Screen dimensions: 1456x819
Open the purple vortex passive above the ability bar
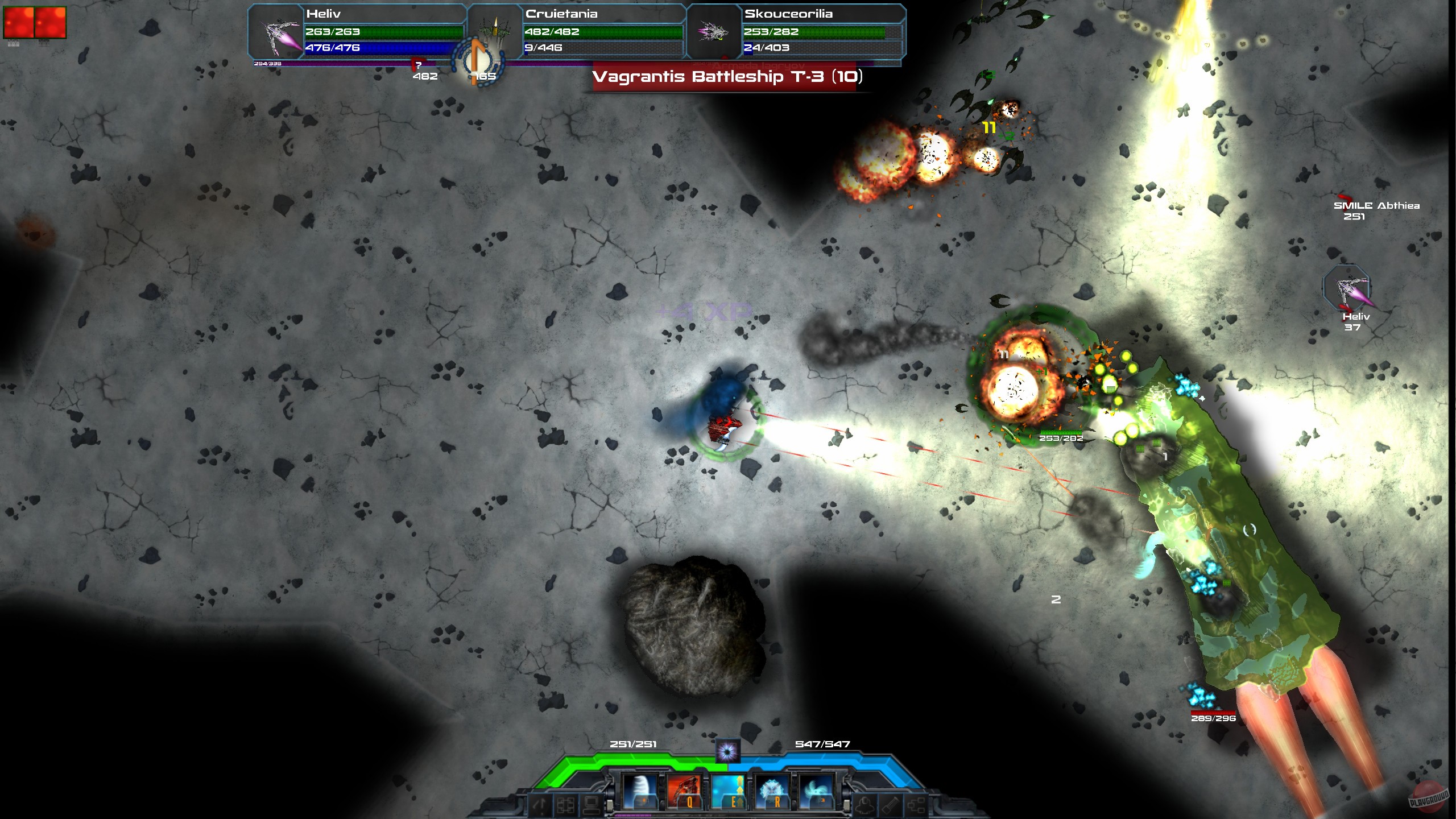click(728, 752)
